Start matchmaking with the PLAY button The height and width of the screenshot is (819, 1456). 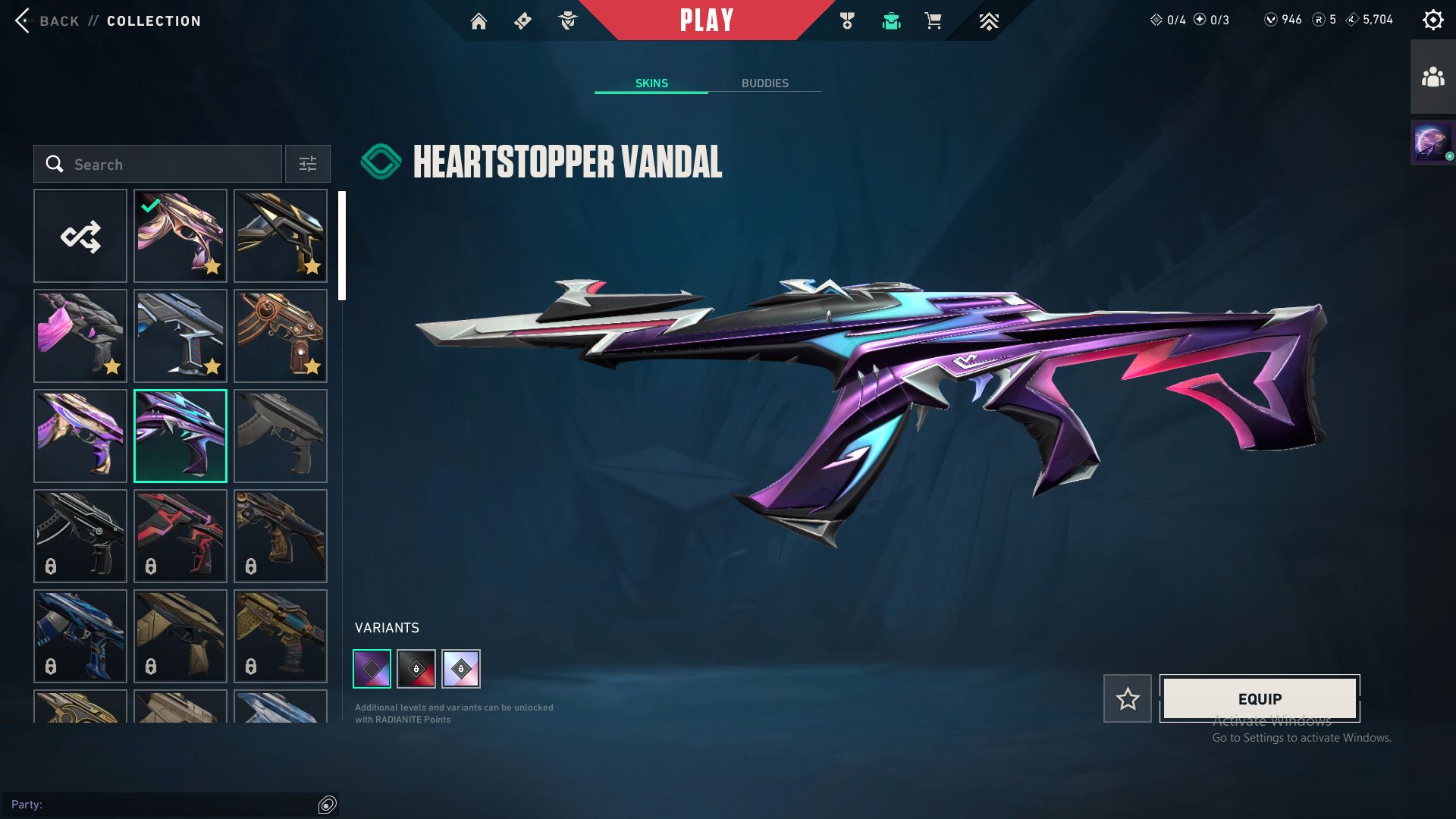click(706, 20)
